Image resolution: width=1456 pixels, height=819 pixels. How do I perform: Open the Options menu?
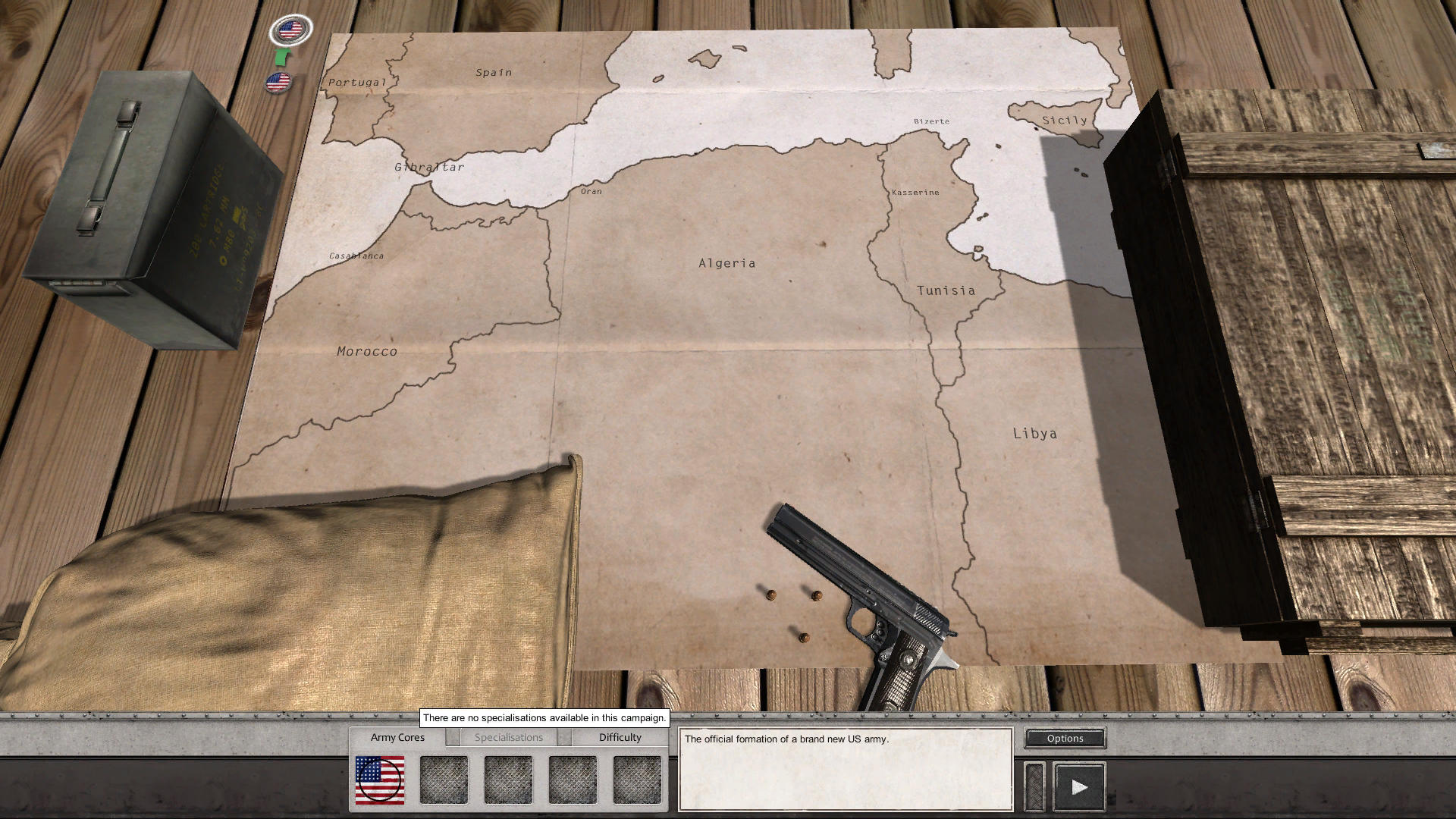pyautogui.click(x=1064, y=738)
